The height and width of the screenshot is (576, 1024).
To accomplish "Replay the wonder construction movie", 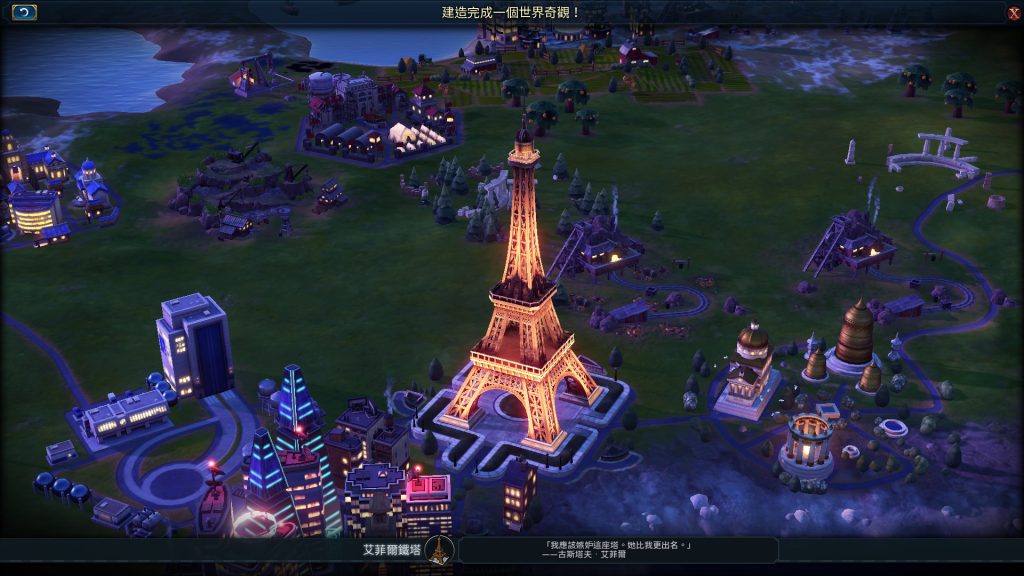I will [24, 12].
